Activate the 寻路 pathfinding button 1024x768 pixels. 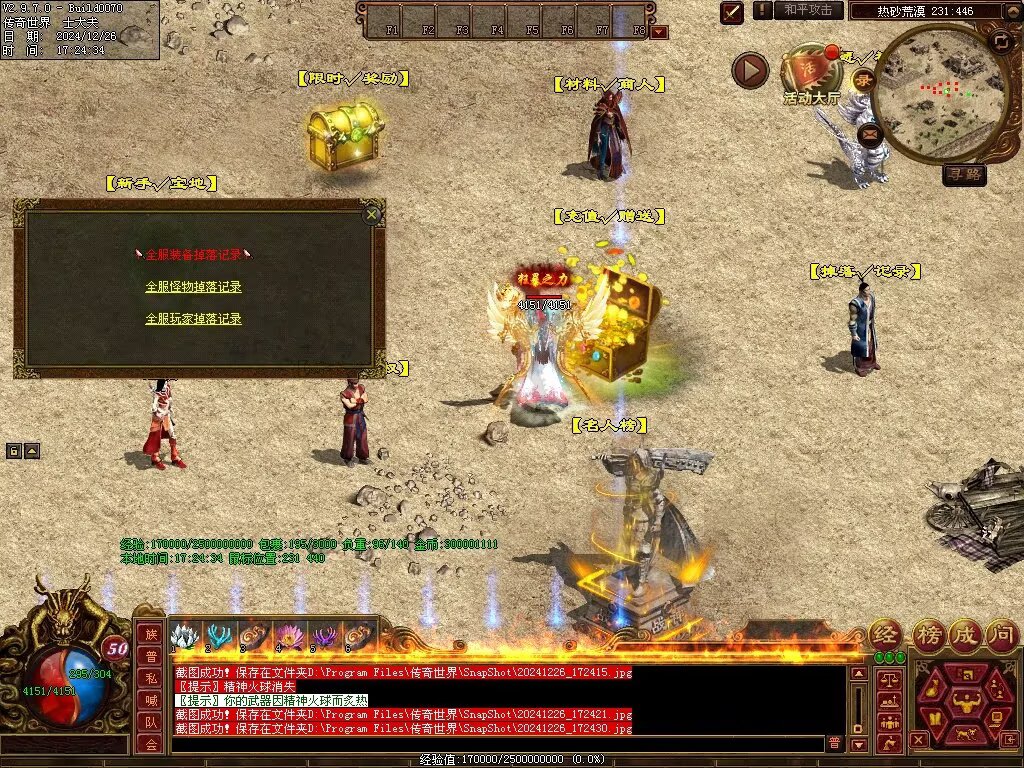(964, 175)
